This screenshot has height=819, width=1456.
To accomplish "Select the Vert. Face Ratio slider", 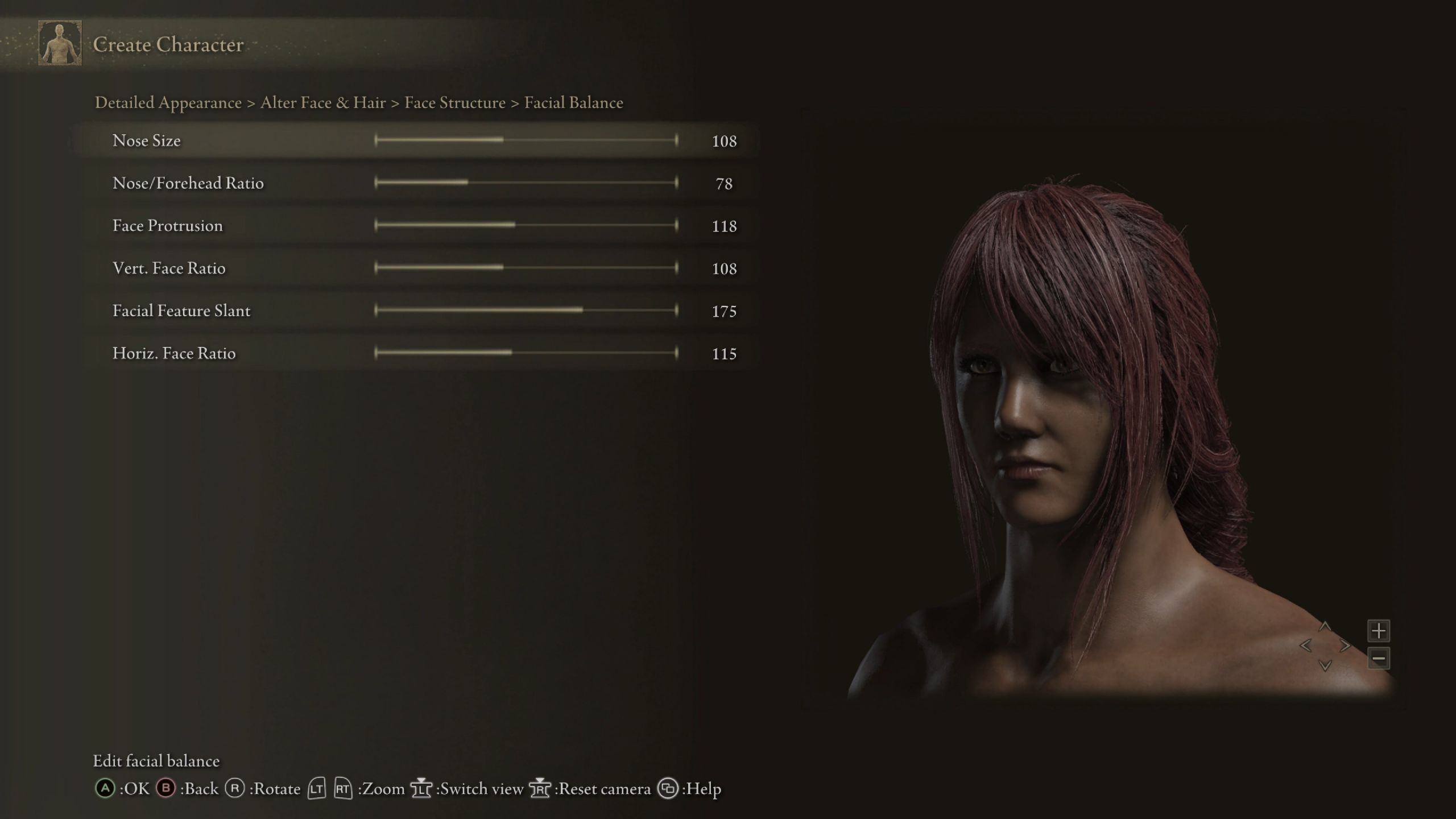I will coord(526,267).
